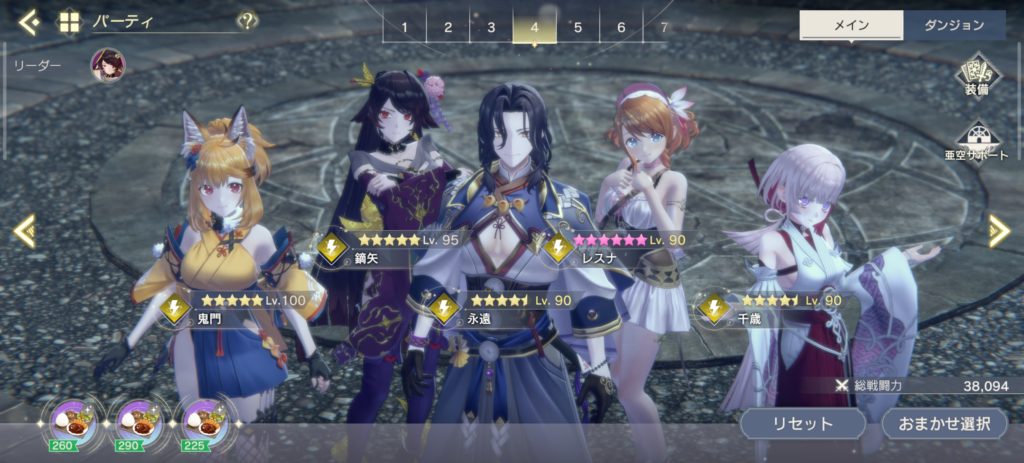Switch to the ダンジョン tab
Screen dimensions: 1024x463
953,25
